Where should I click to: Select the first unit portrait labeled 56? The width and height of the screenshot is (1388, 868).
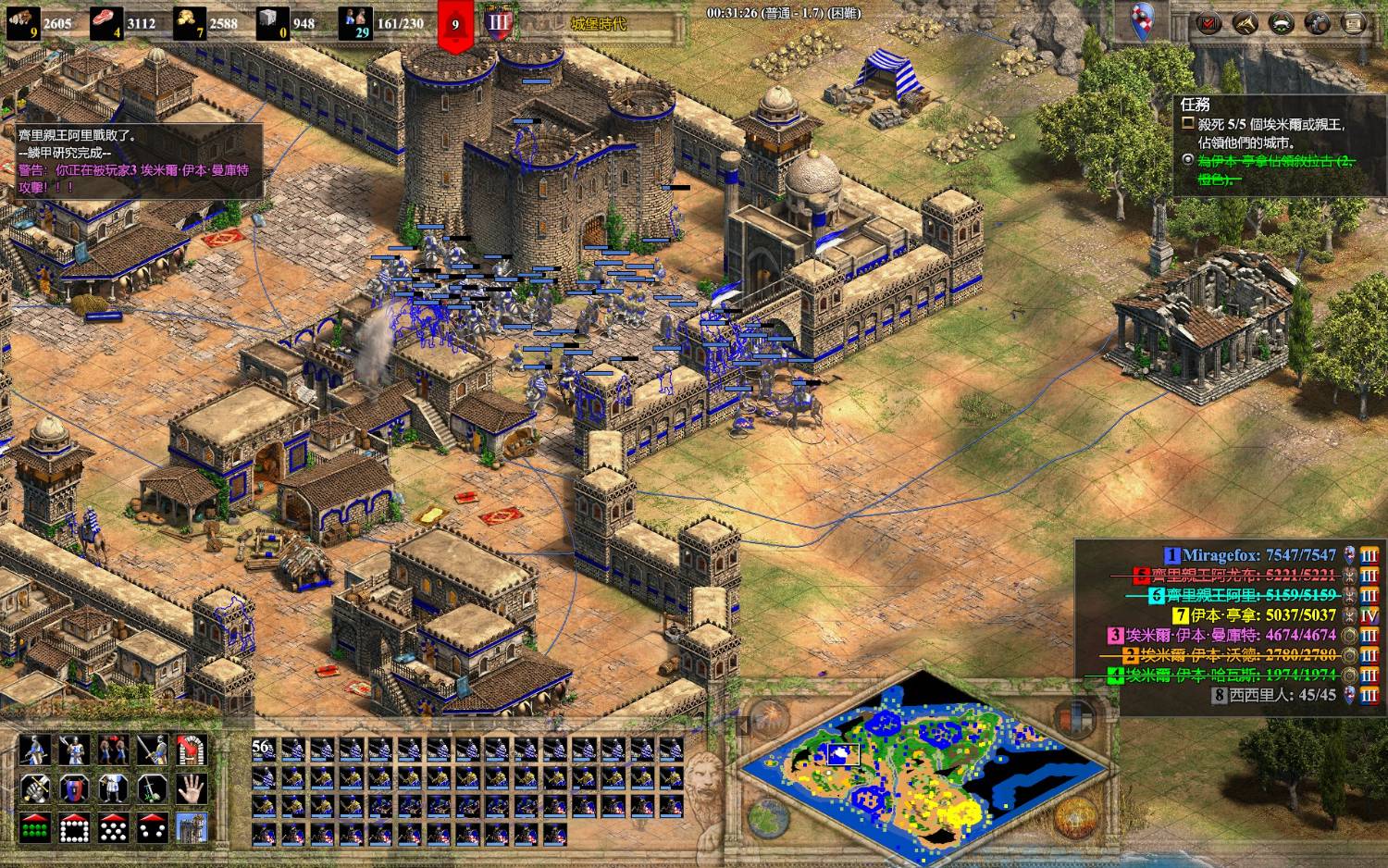pos(264,750)
